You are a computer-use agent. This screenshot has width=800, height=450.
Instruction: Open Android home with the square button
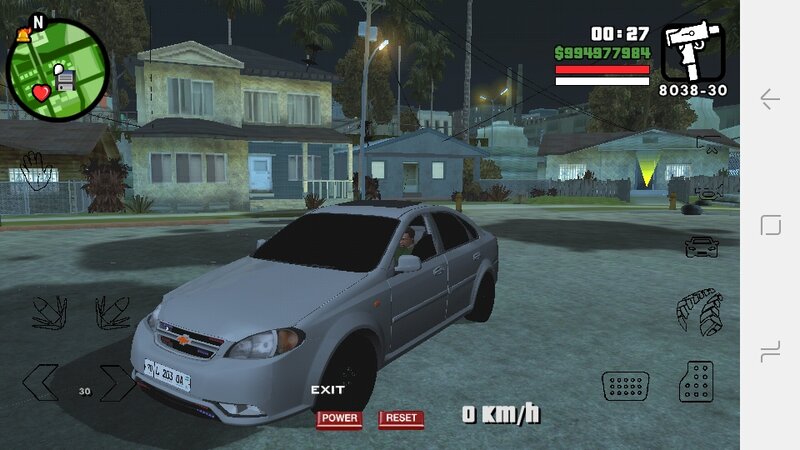click(x=770, y=225)
